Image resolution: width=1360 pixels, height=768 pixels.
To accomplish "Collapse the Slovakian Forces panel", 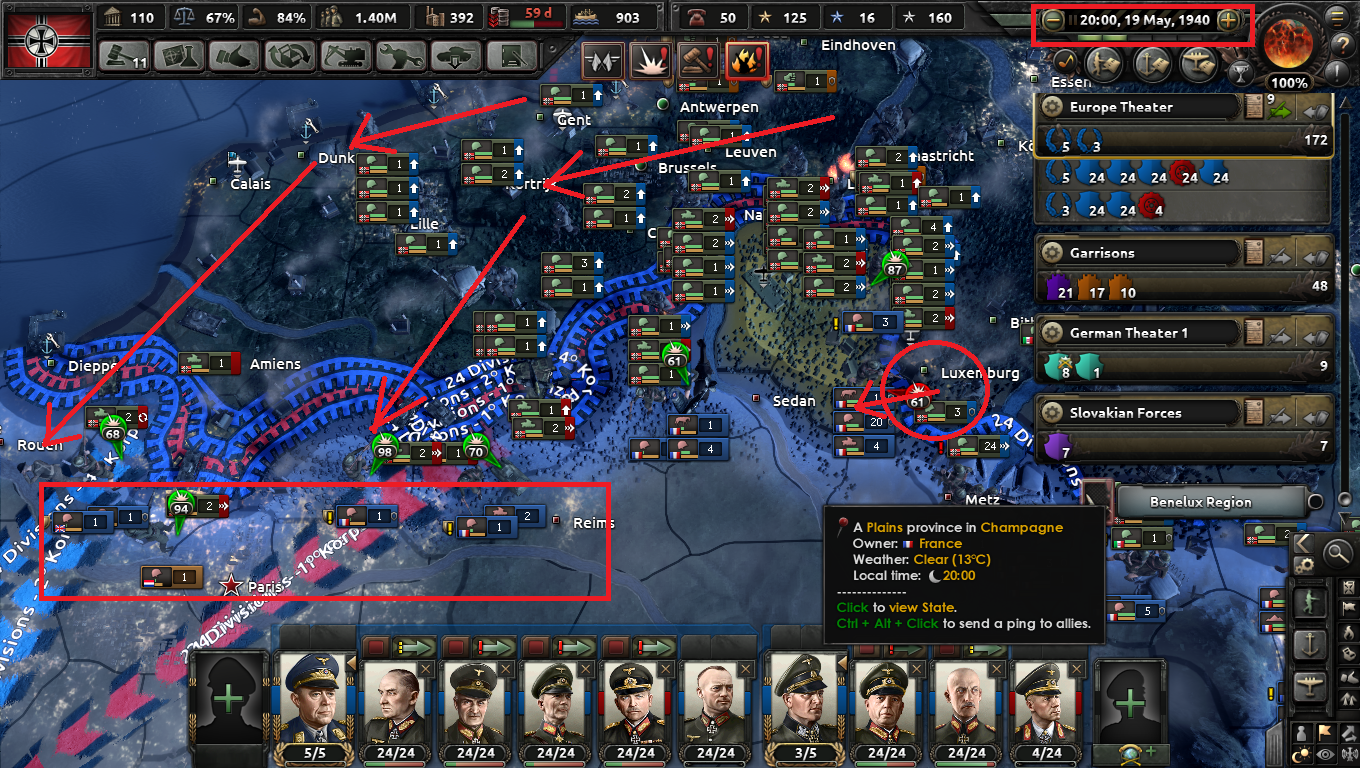I will [x=1315, y=418].
